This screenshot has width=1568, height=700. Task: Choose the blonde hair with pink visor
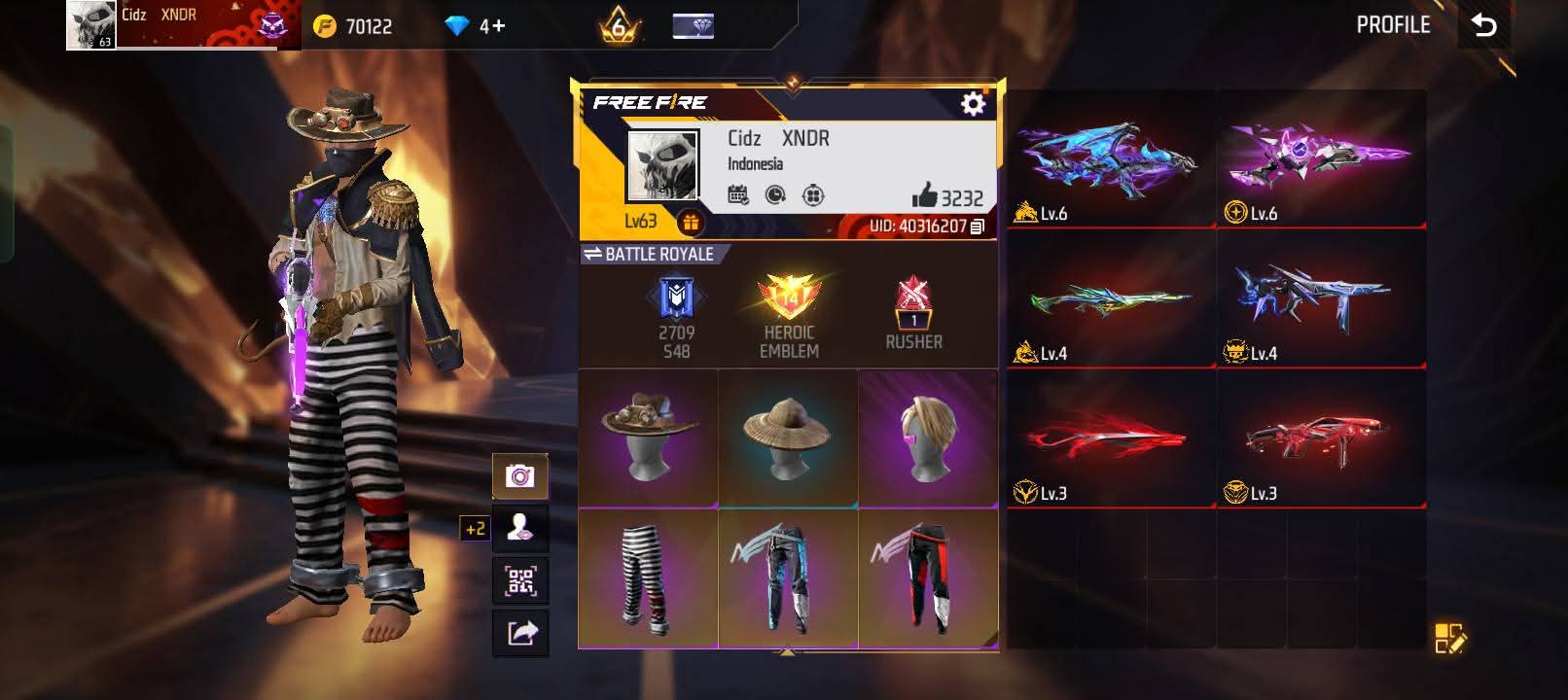(928, 437)
